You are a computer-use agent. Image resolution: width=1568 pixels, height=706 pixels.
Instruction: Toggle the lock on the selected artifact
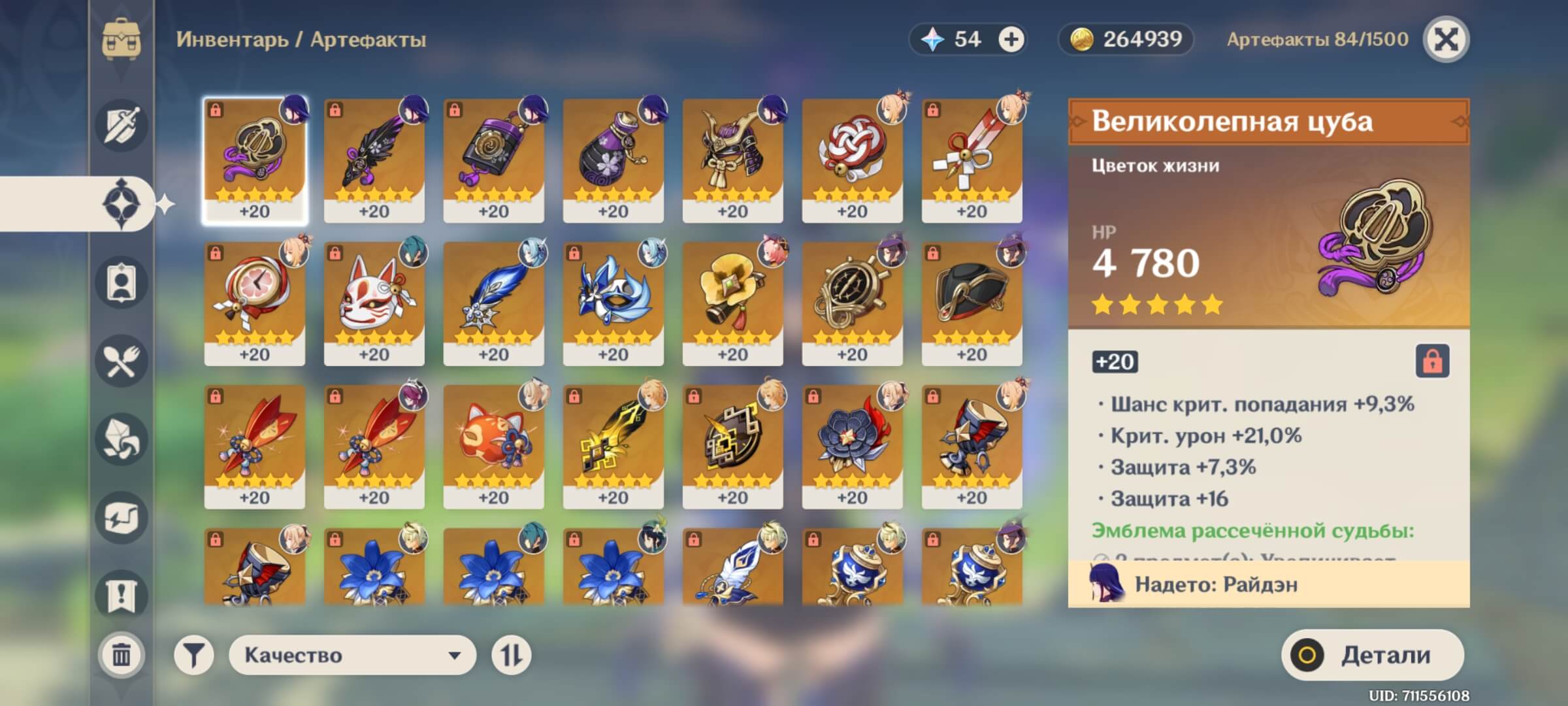click(1432, 361)
